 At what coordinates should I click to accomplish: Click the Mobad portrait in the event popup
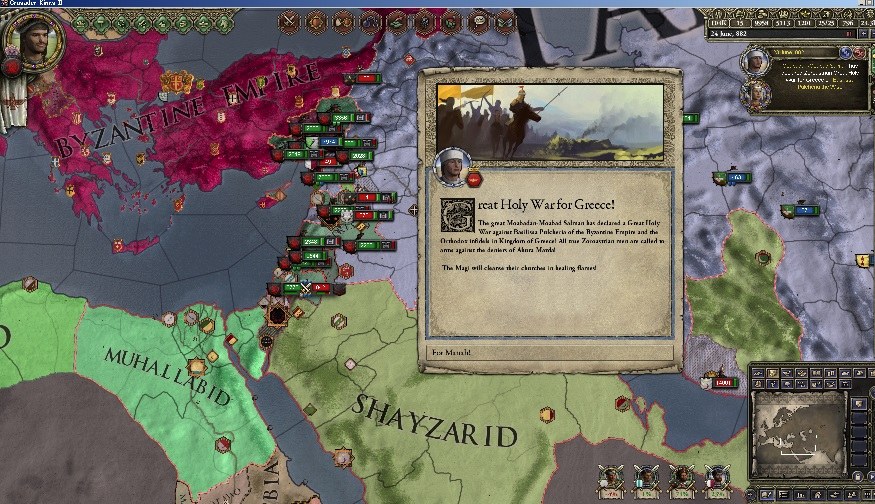pos(452,166)
